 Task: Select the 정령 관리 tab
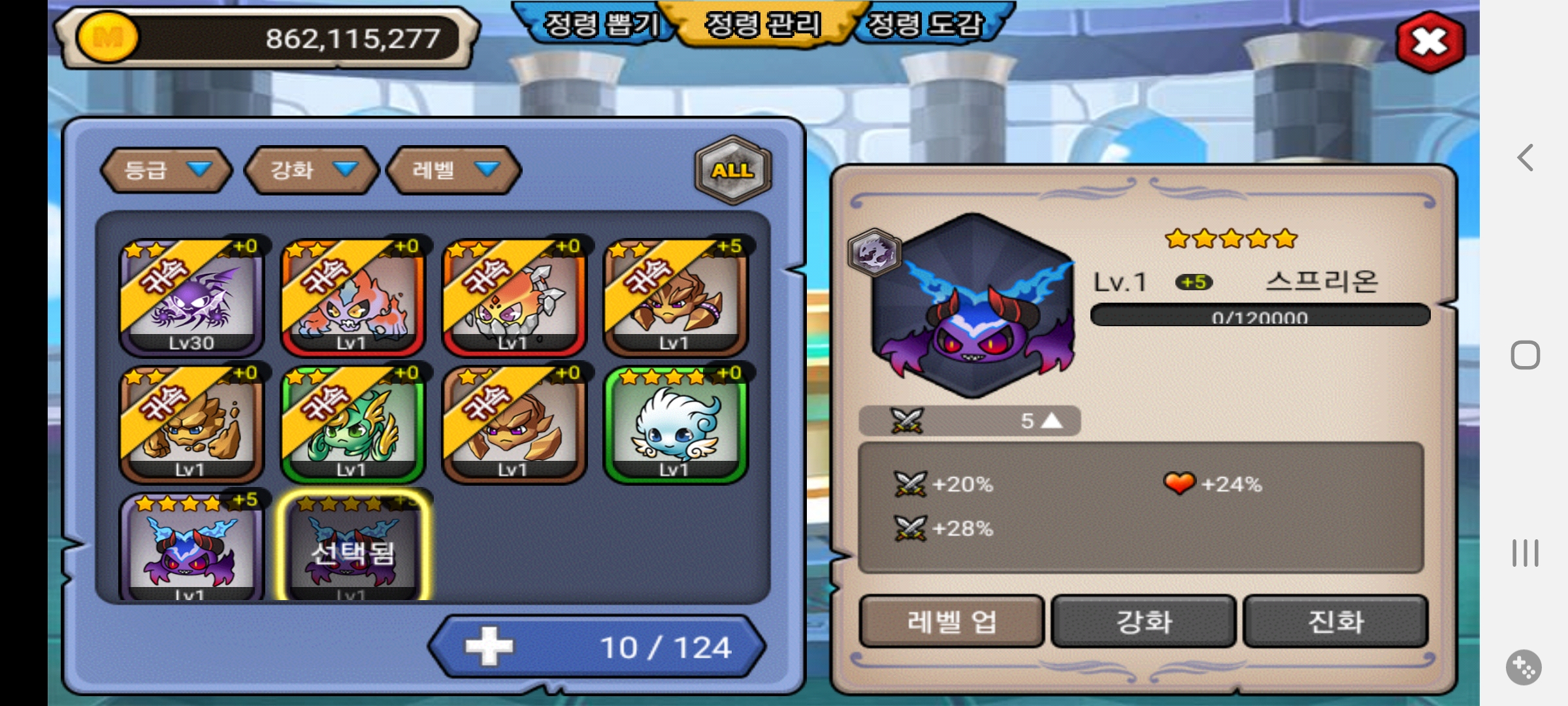pyautogui.click(x=762, y=25)
